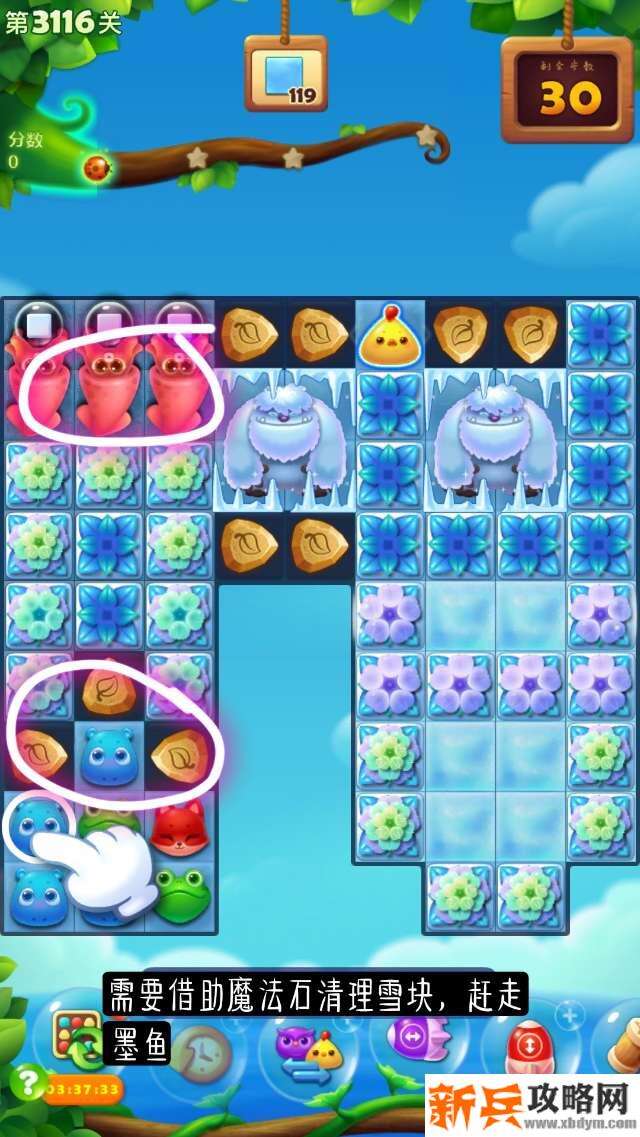Select the blue hippo in the bottom-left corner
The image size is (640, 1137).
[38, 895]
